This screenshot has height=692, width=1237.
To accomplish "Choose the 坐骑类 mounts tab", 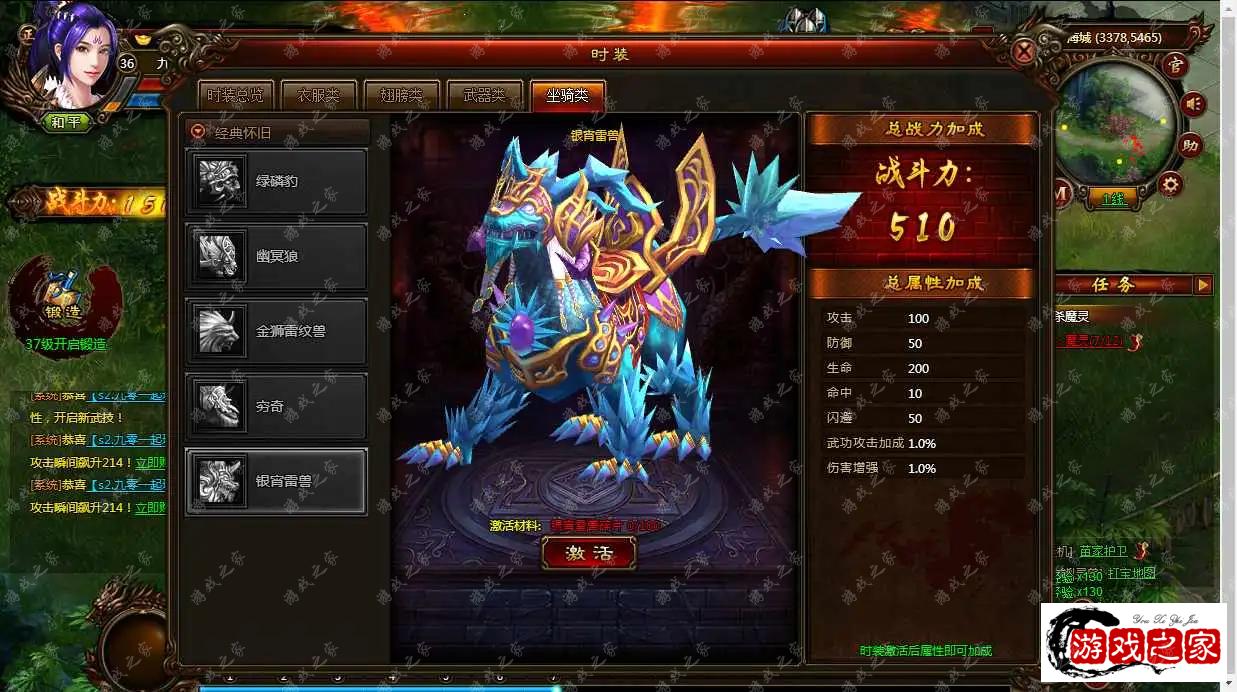I will 567,96.
